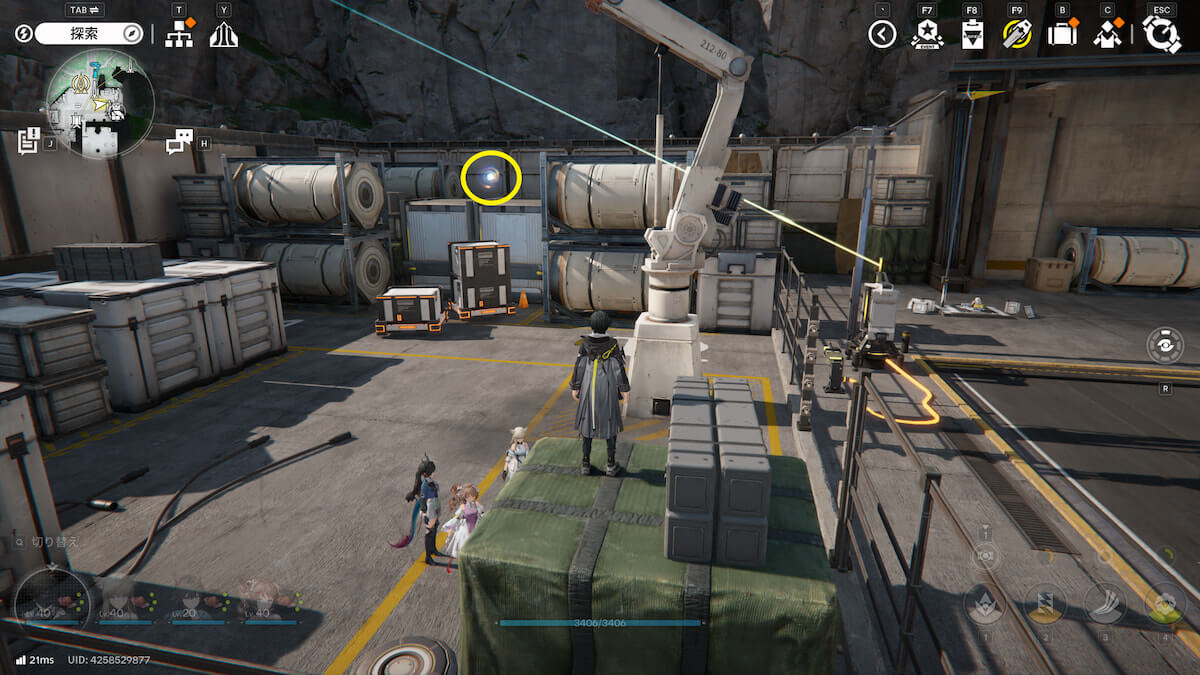Open the suitcase backpack inventory

coord(1061,35)
